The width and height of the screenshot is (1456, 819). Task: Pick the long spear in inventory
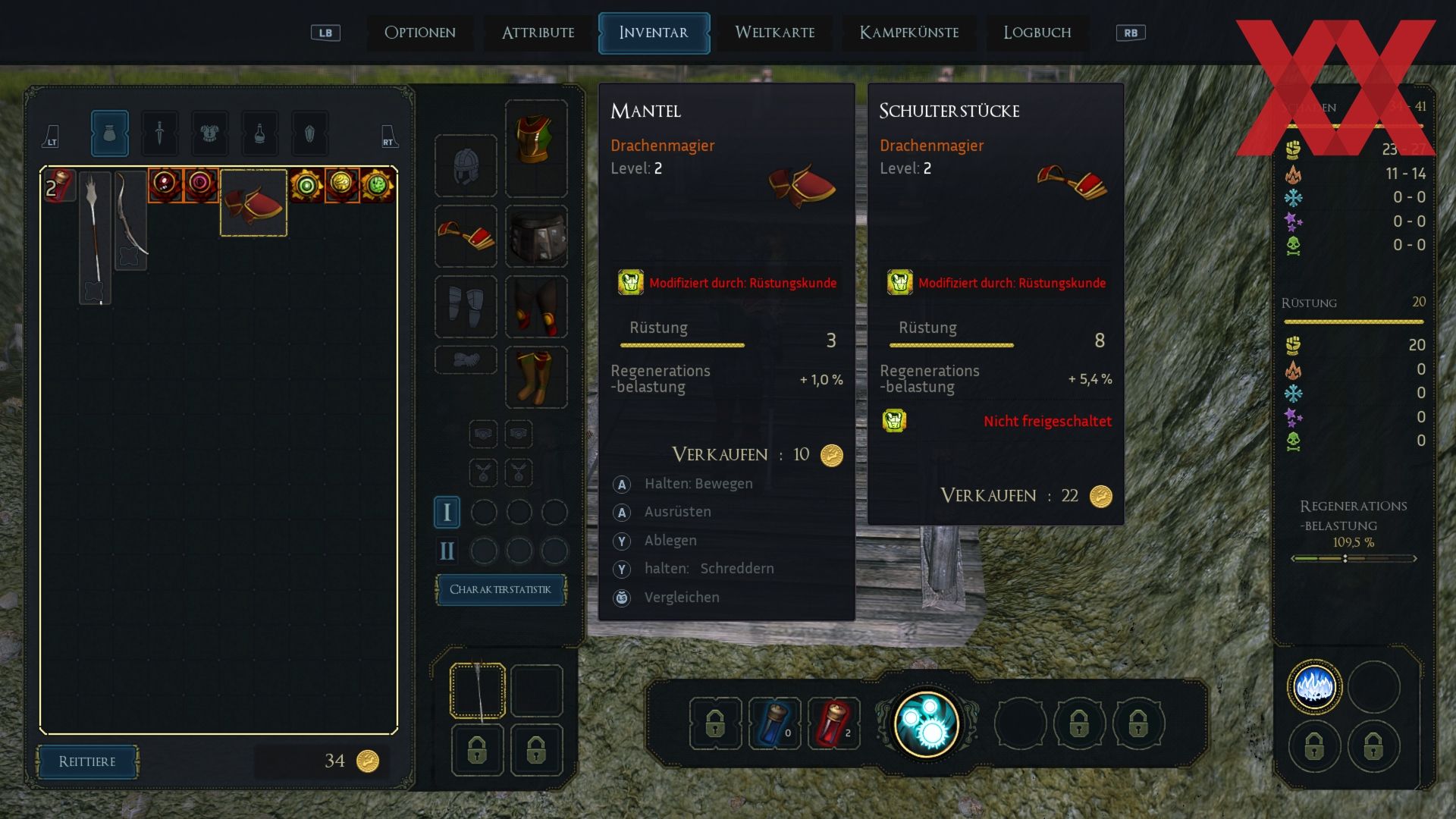pyautogui.click(x=95, y=237)
